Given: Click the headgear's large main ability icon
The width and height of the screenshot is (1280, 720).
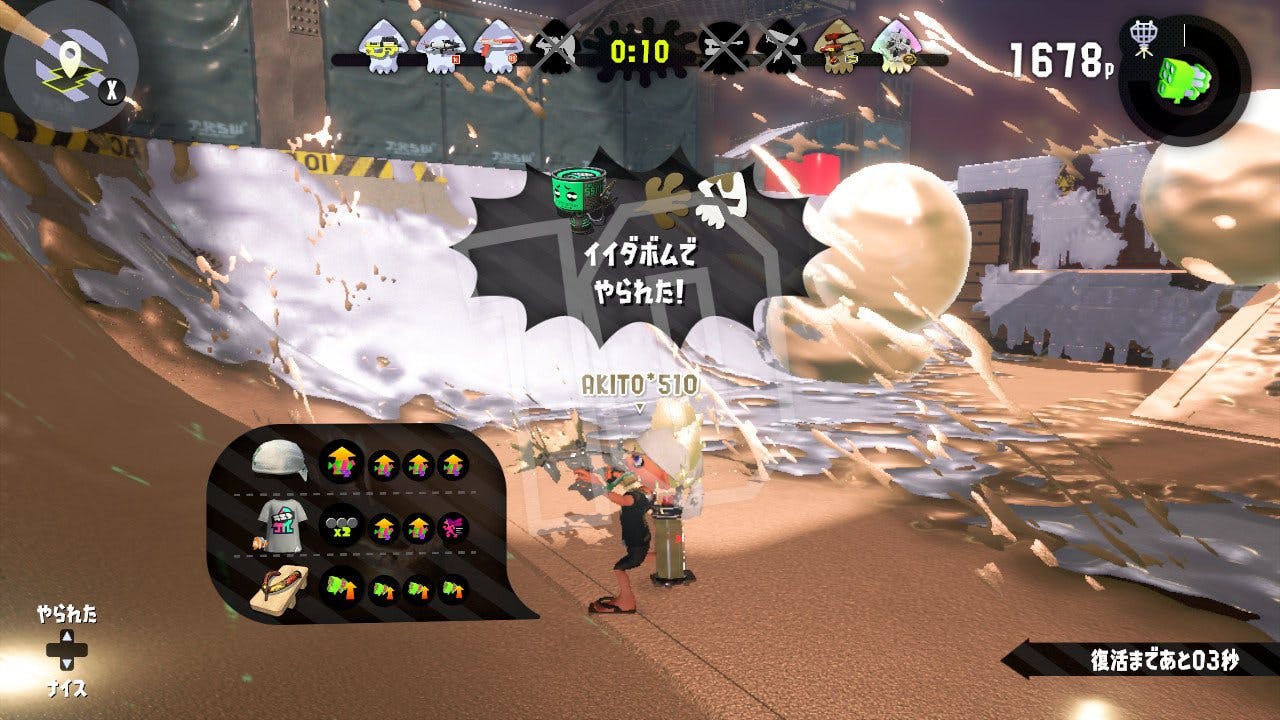Looking at the screenshot, I should pos(340,462).
